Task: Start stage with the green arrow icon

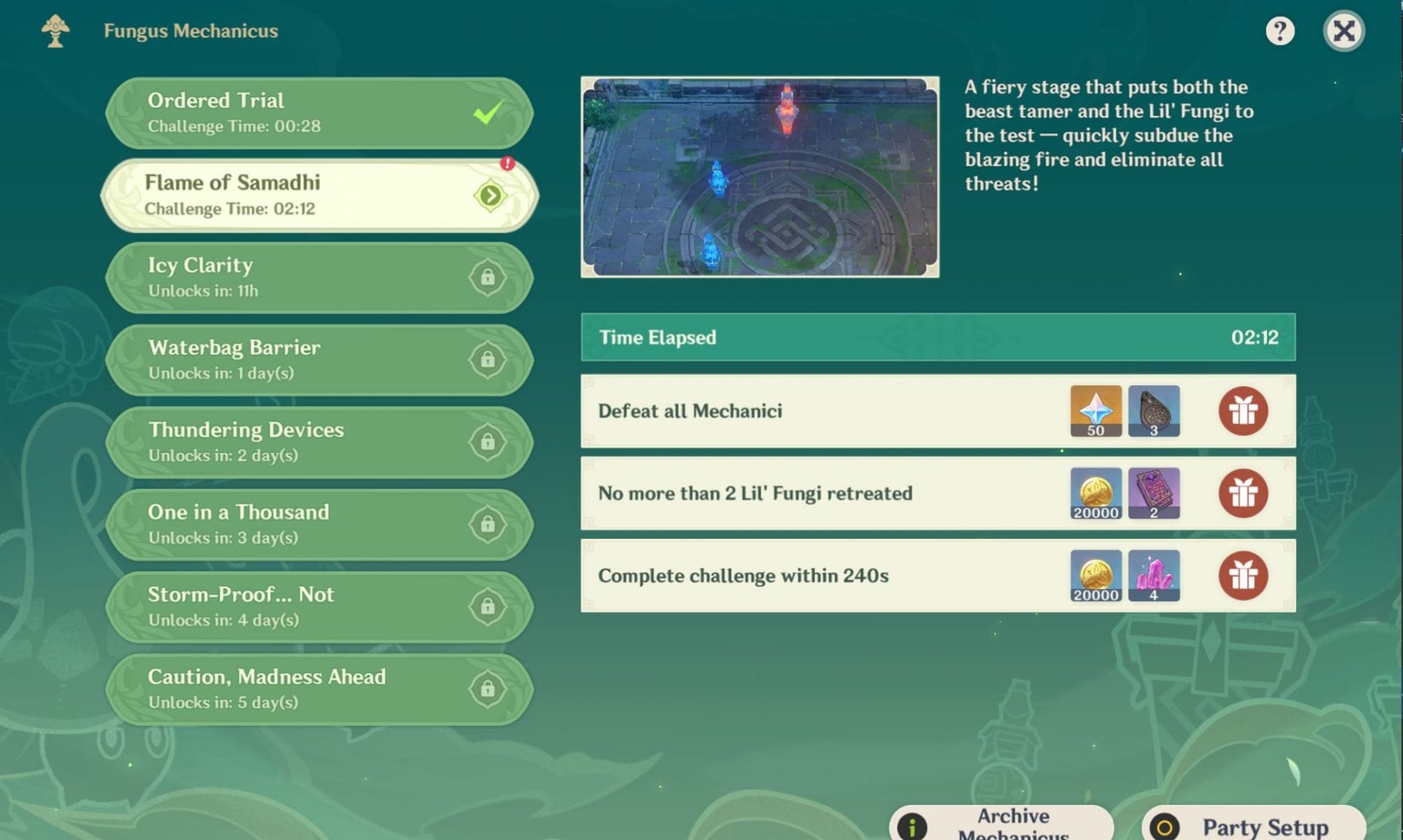Action: tap(490, 196)
